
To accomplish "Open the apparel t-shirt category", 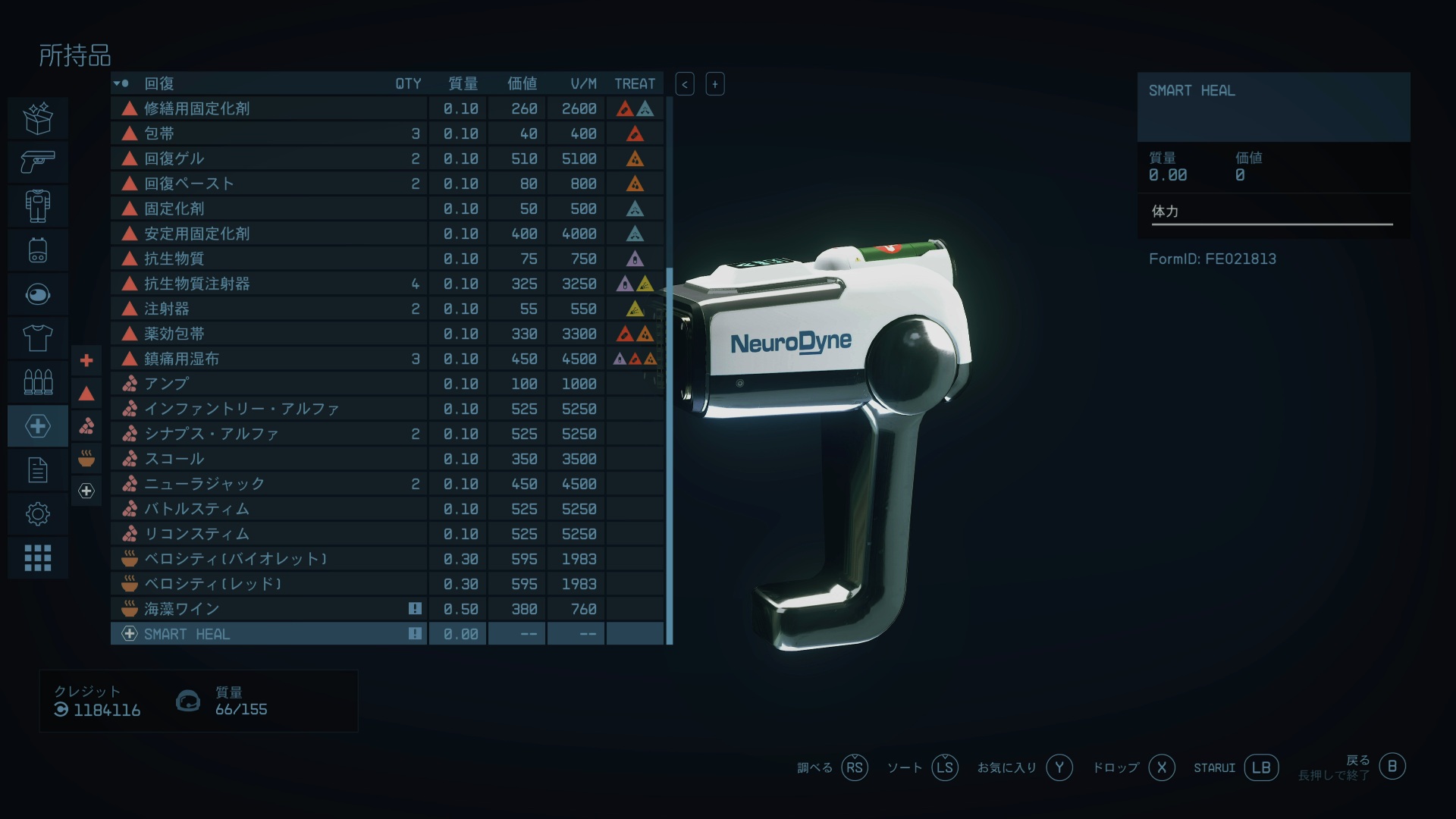I will tap(38, 337).
